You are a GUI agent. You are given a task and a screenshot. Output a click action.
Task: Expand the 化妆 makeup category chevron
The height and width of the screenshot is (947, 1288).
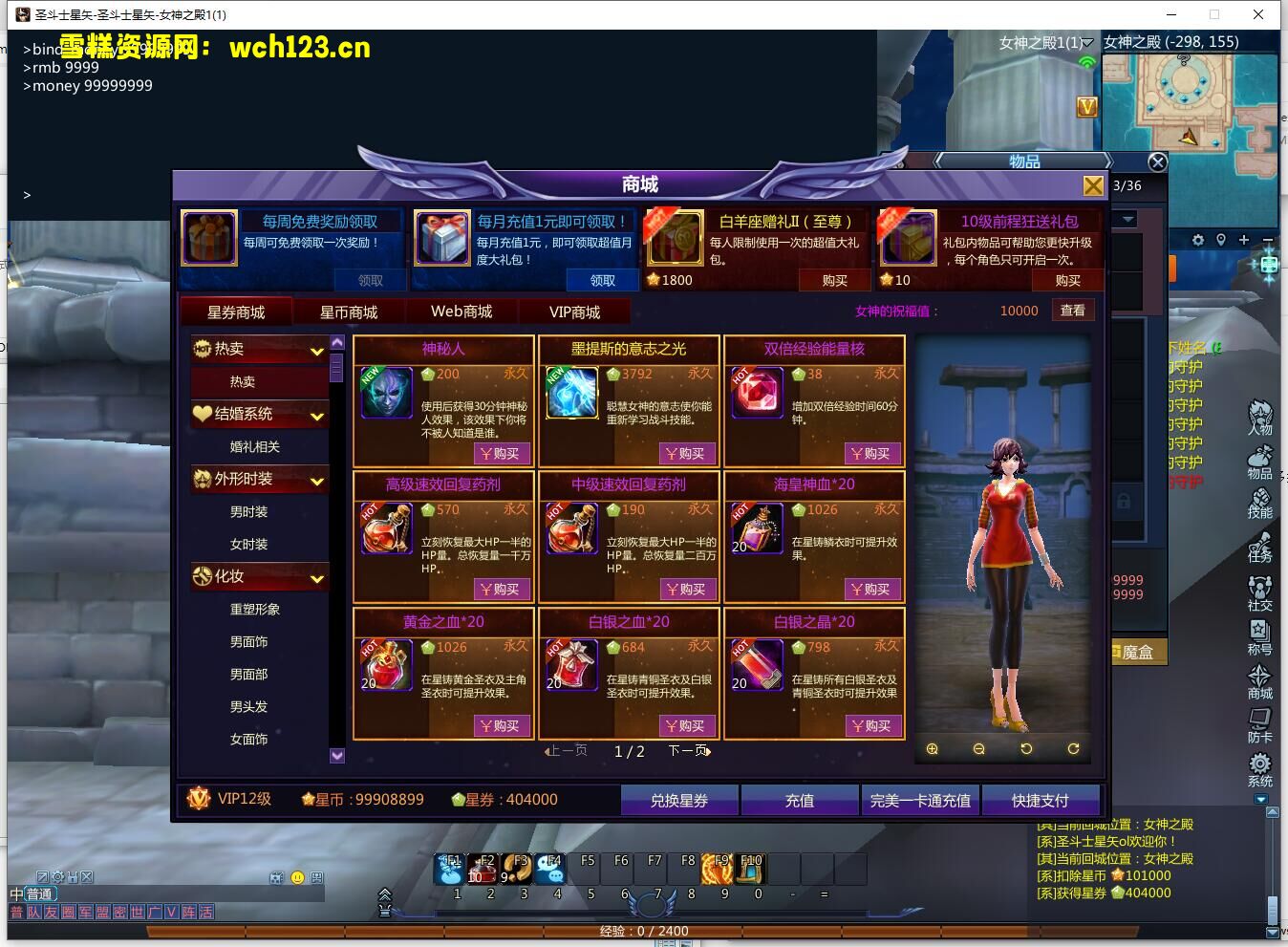coord(318,578)
